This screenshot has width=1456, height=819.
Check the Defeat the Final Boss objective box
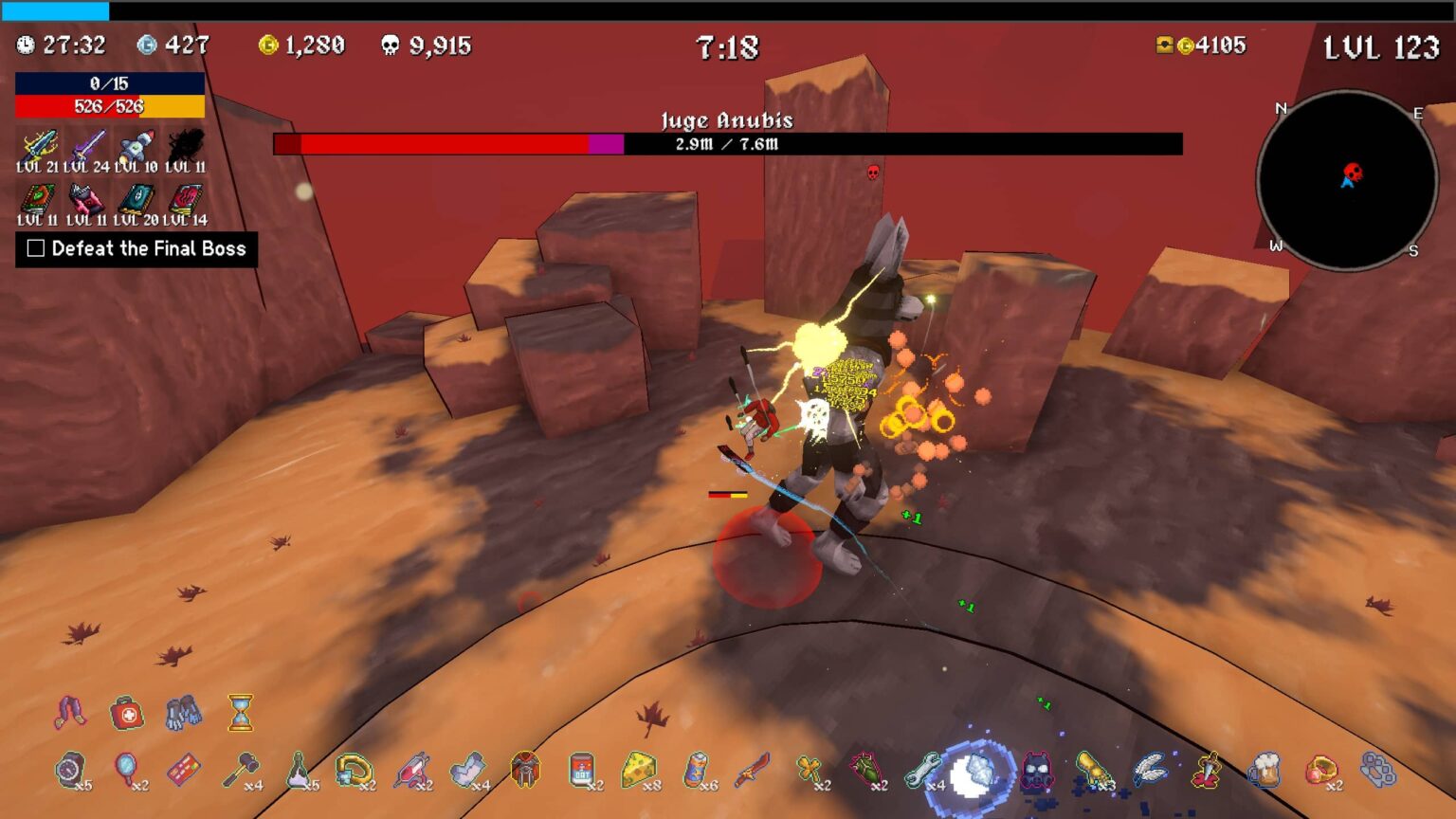coord(35,248)
